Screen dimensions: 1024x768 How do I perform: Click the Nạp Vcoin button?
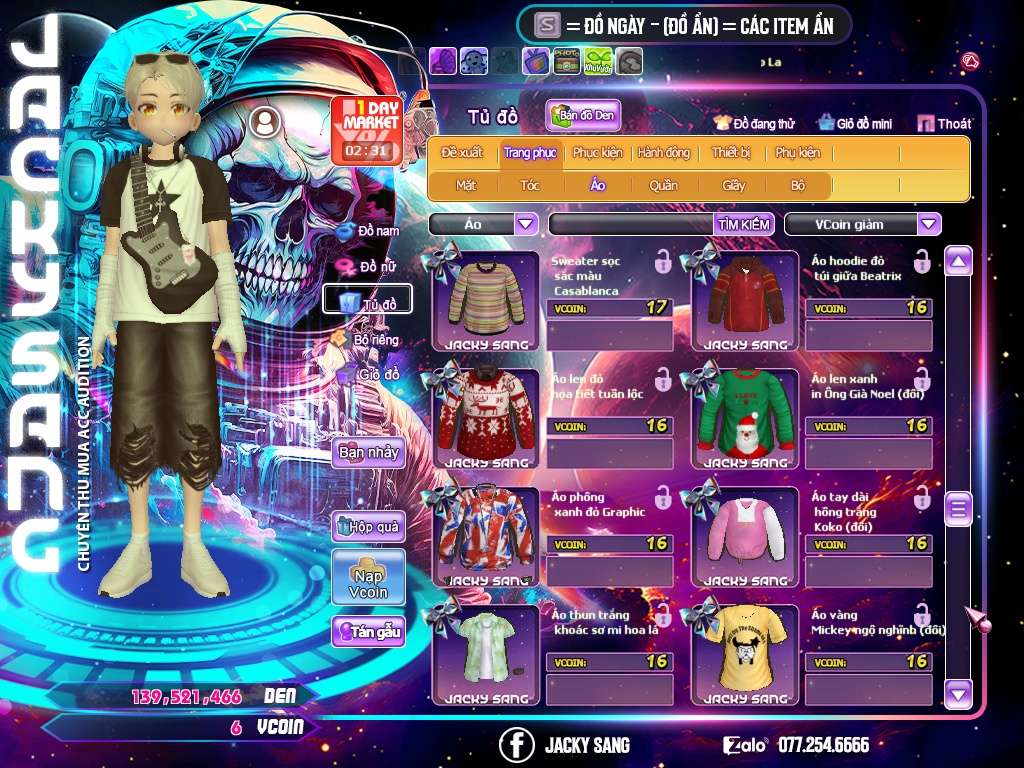pyautogui.click(x=368, y=578)
